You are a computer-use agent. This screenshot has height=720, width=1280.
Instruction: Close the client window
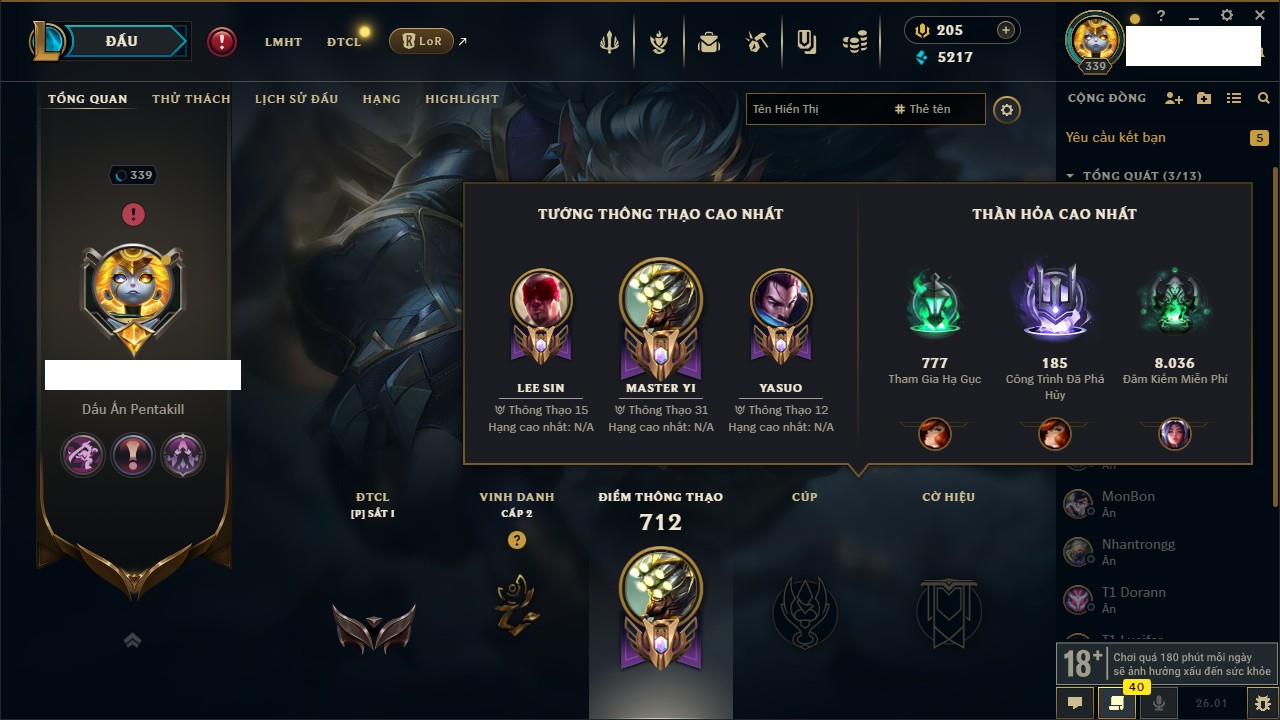(x=1256, y=16)
